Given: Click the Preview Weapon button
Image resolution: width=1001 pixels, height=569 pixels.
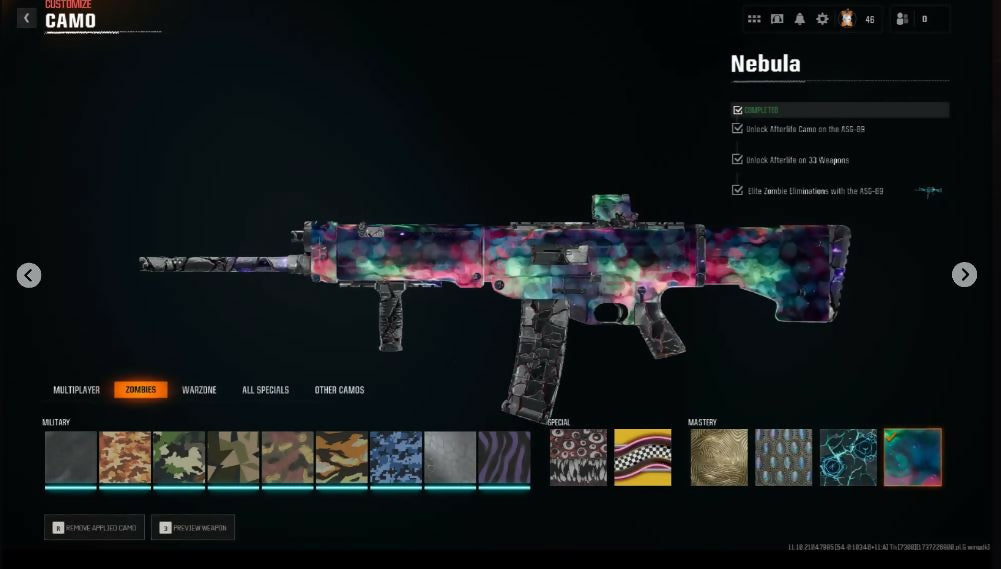Looking at the screenshot, I should [x=193, y=527].
